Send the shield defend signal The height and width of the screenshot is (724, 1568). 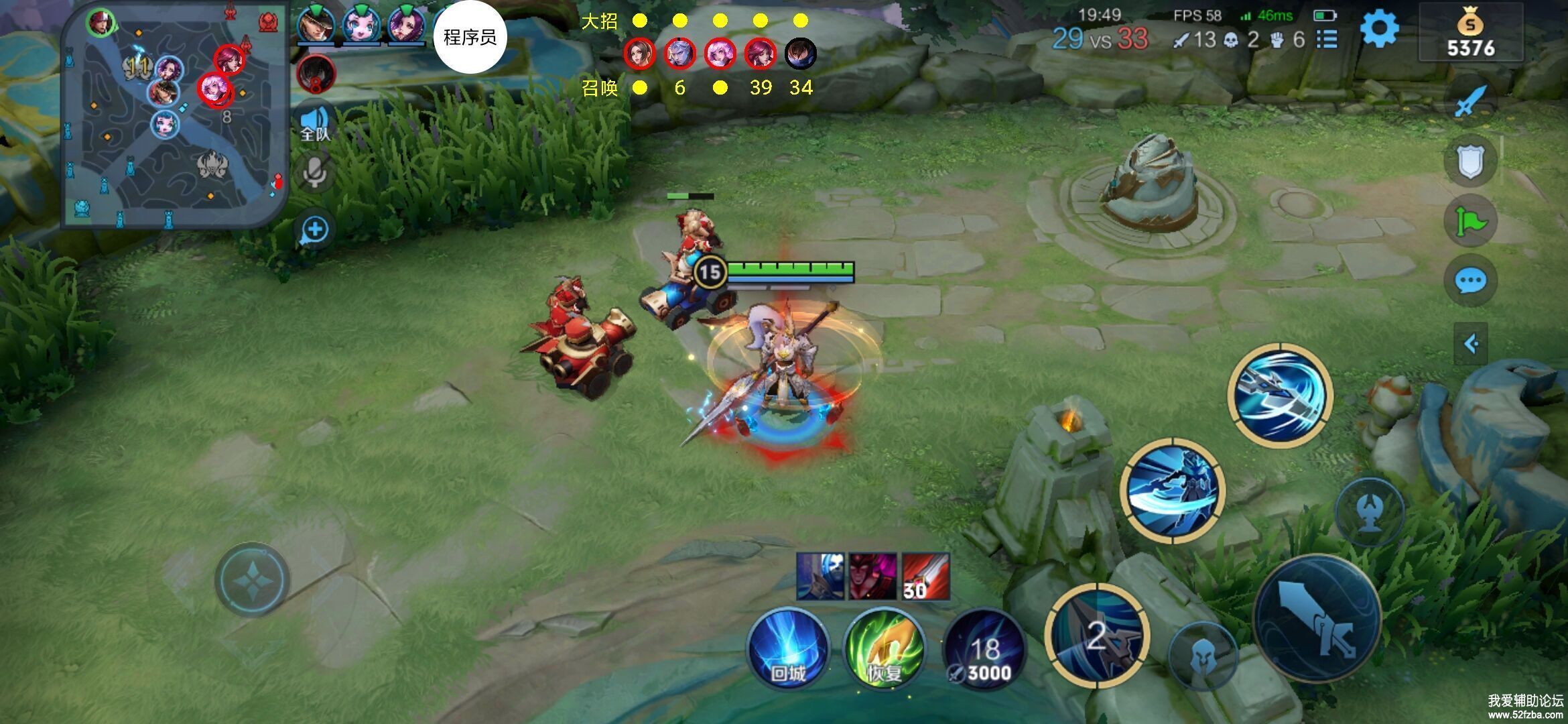(x=1471, y=161)
